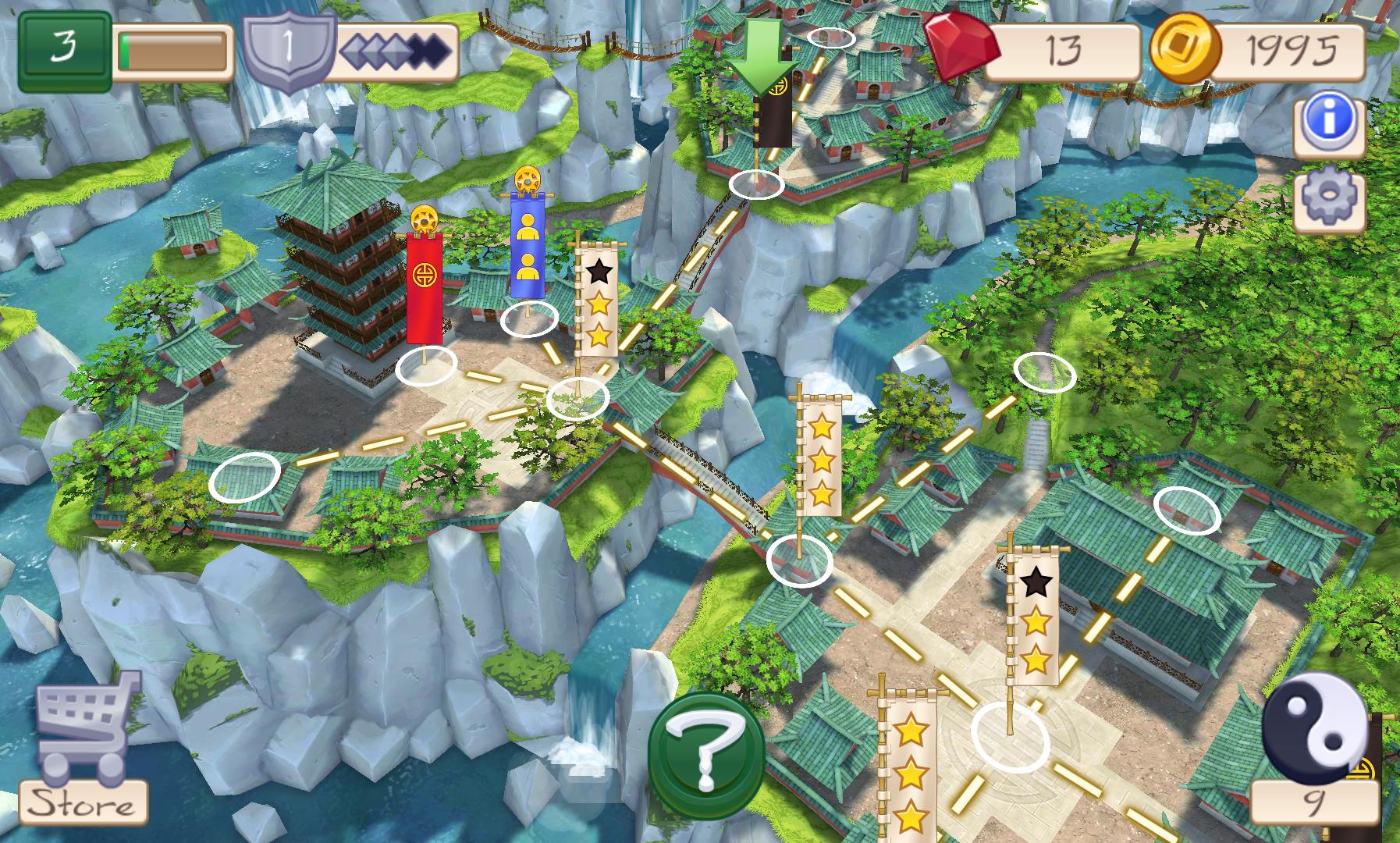This screenshot has width=1400, height=843.
Task: Click the red ruby gem icon
Action: [x=962, y=49]
